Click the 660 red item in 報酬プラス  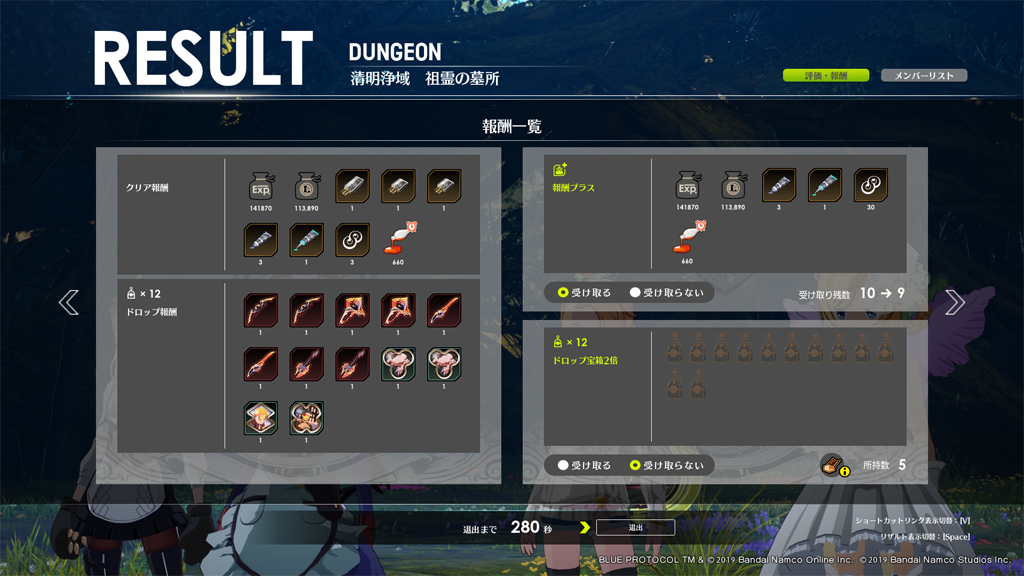[x=687, y=240]
